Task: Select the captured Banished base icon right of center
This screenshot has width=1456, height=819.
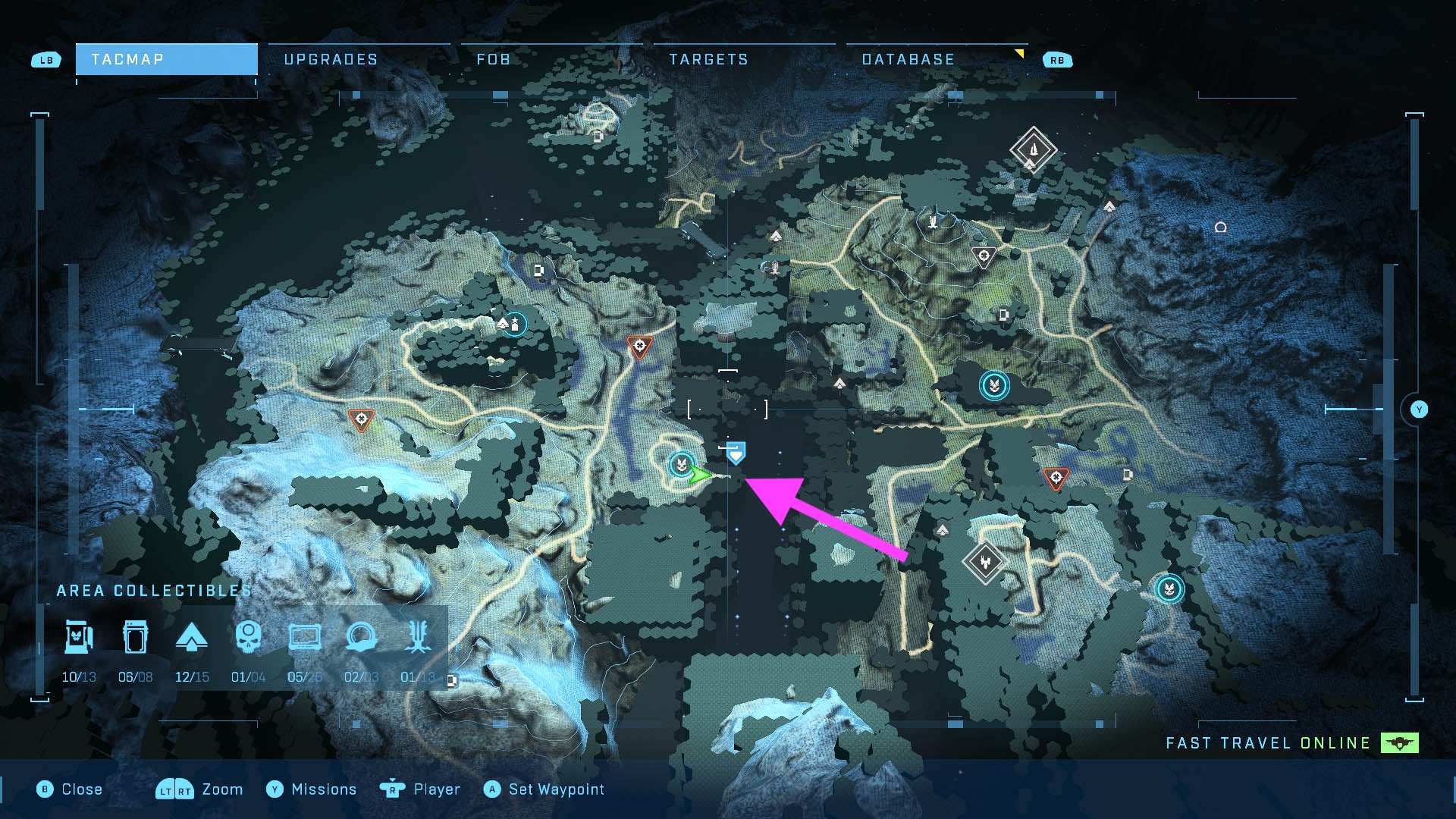Action: [x=993, y=385]
